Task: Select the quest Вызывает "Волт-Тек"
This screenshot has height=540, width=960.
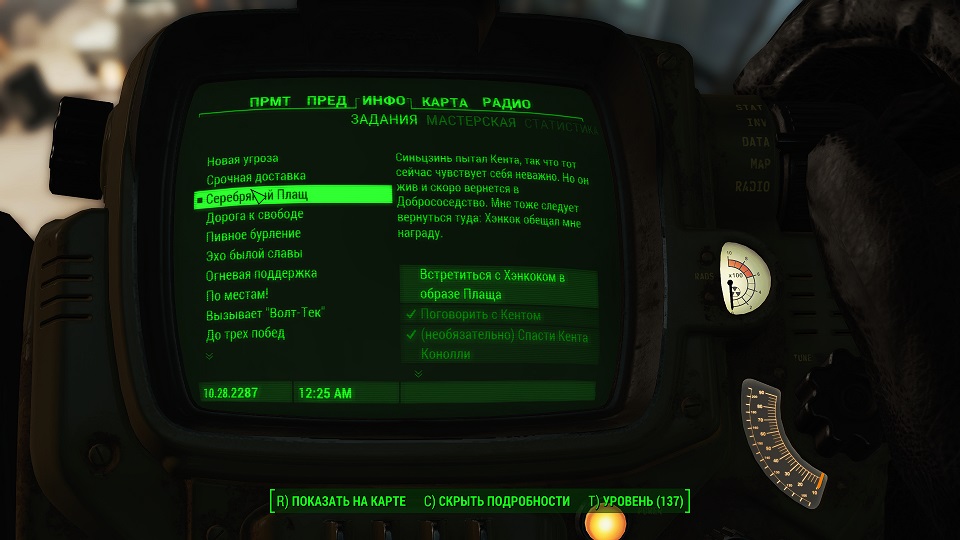Action: (x=266, y=313)
